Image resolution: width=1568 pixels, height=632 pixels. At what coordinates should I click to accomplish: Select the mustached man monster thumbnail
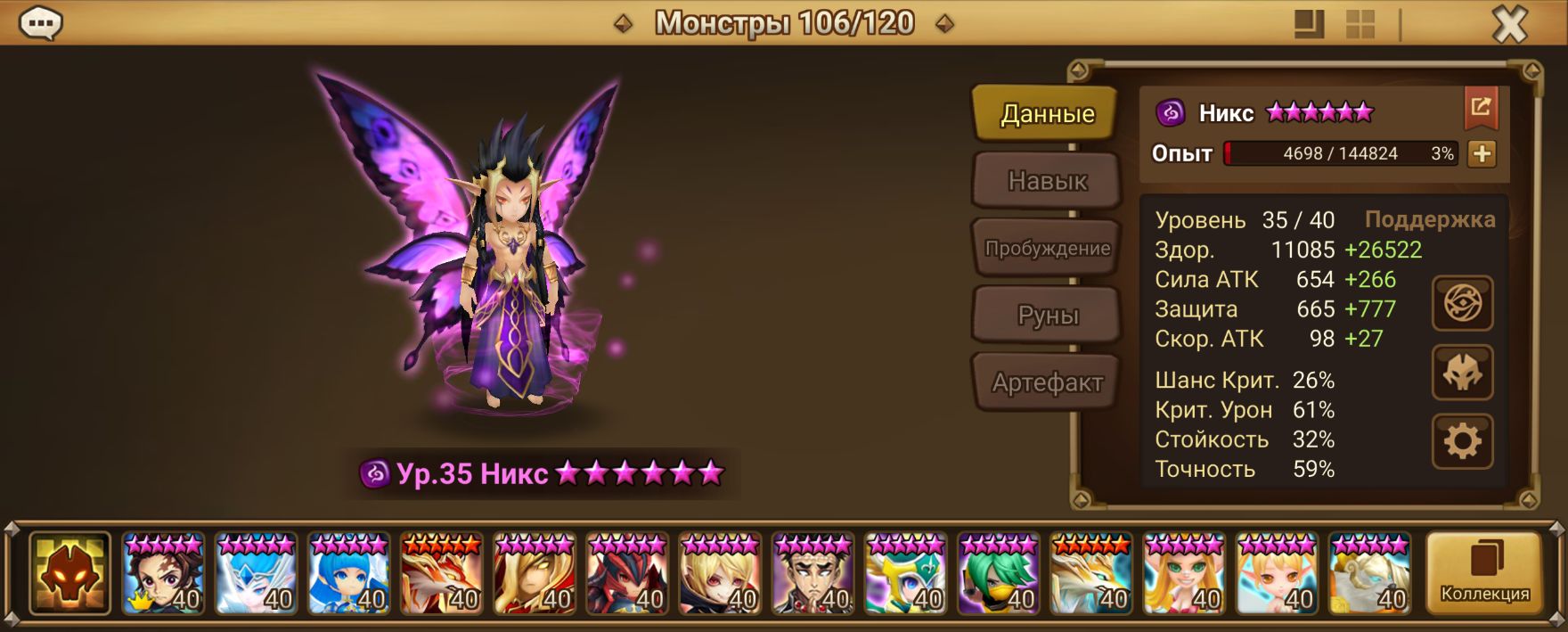tap(813, 573)
